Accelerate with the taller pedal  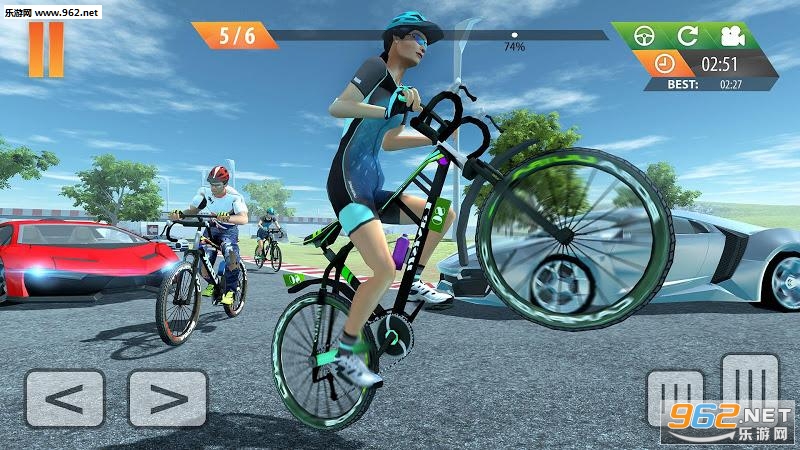coord(750,385)
